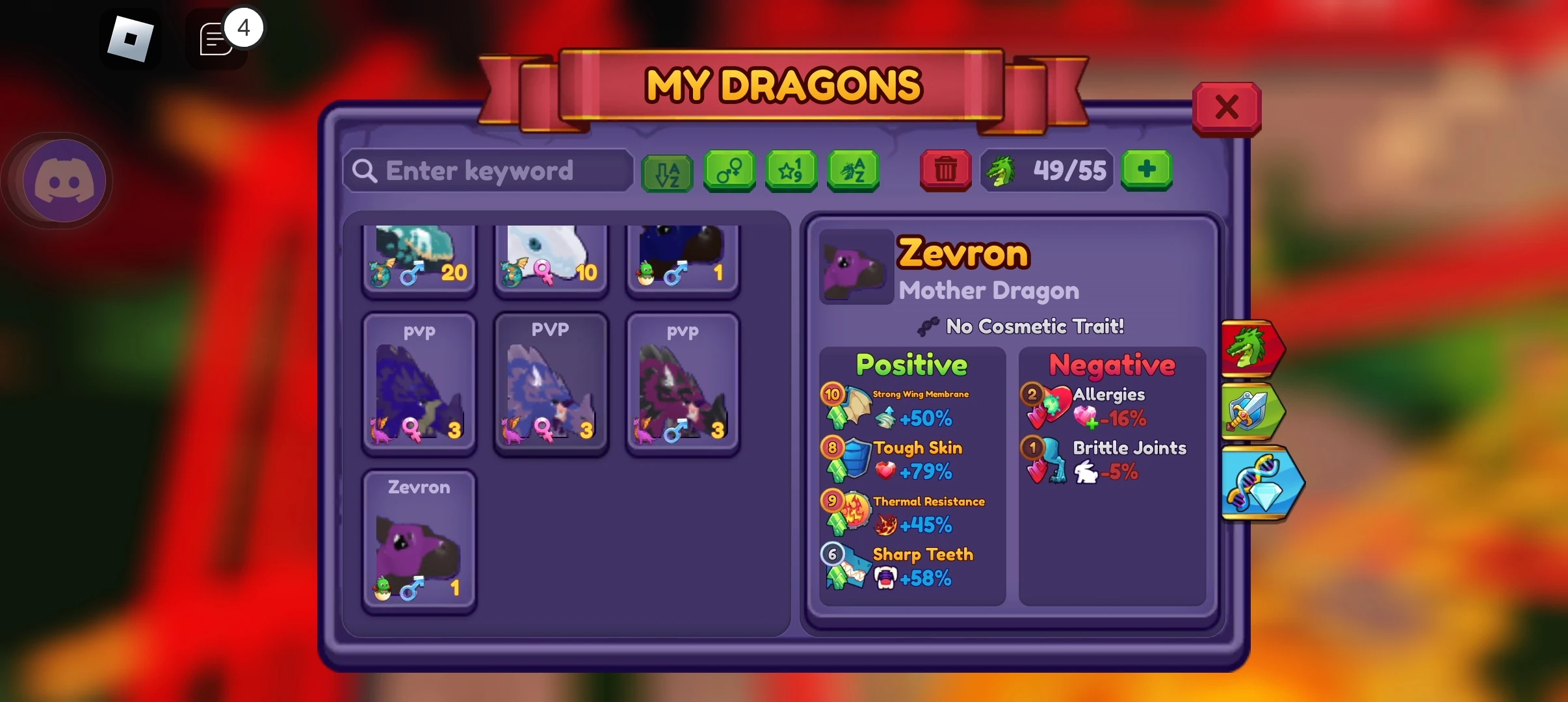
Task: Select the gender sort icon
Action: 728,171
